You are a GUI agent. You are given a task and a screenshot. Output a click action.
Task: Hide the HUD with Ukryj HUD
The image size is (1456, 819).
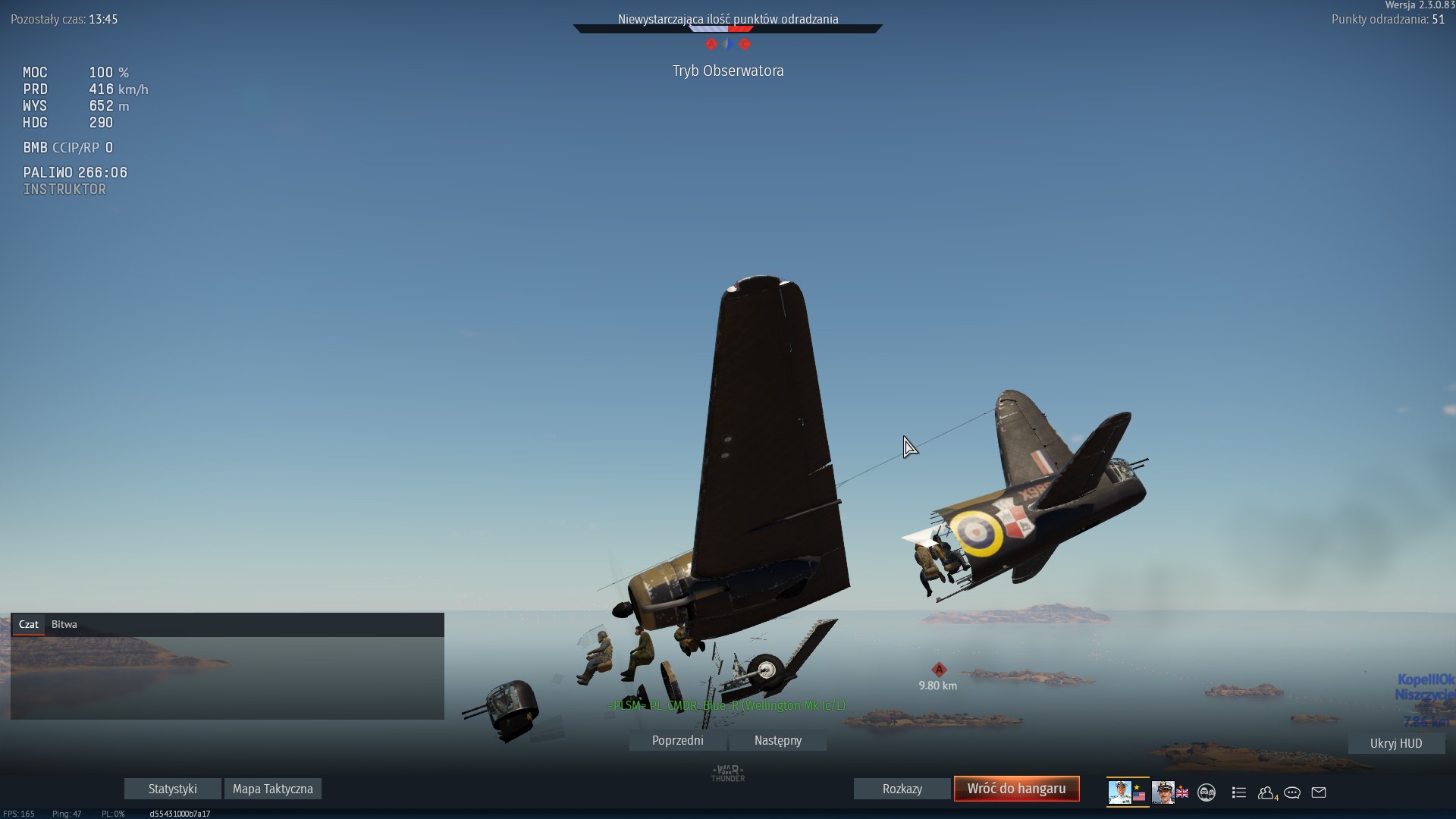coord(1395,743)
